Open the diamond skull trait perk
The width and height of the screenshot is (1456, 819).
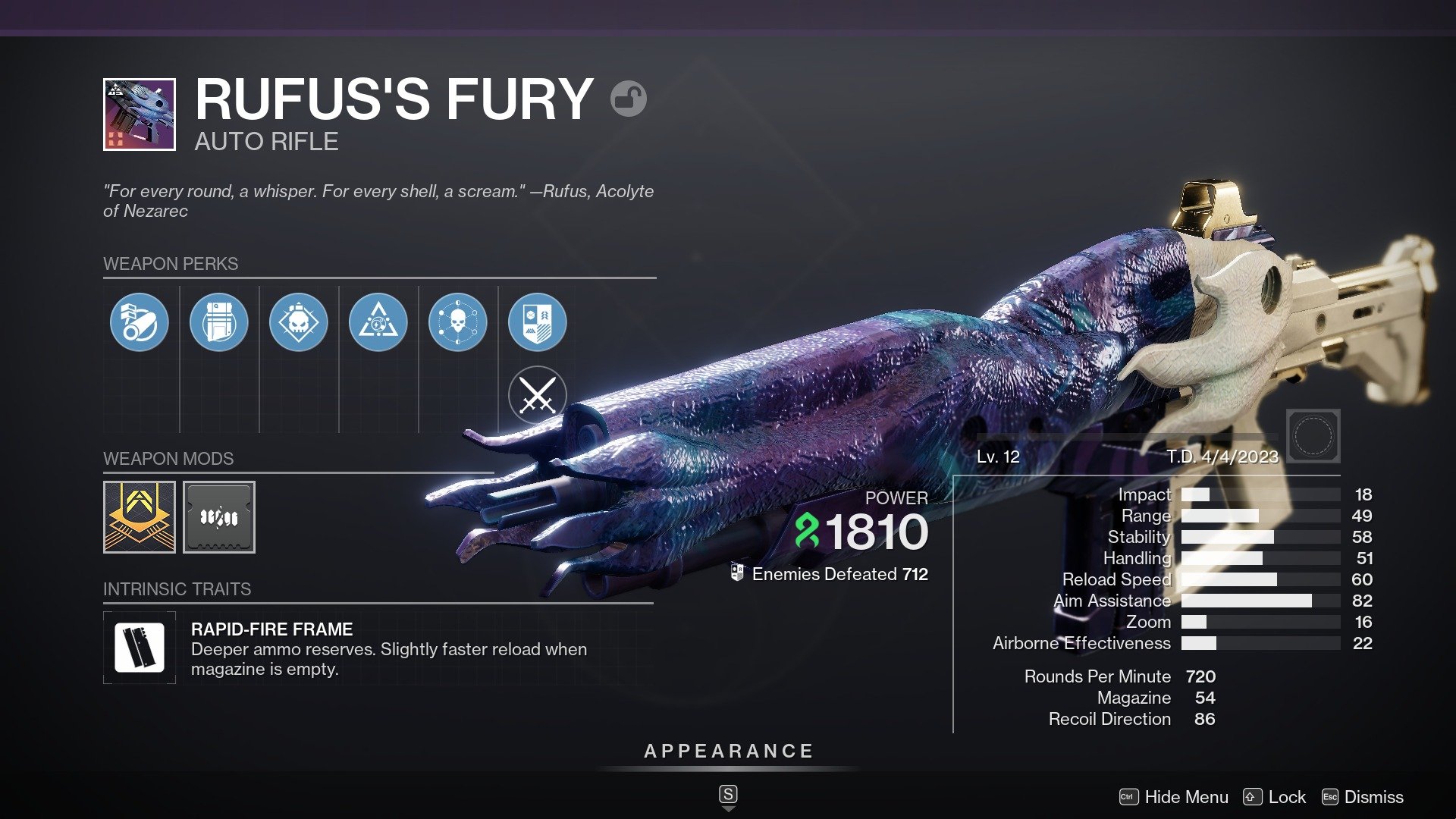click(299, 322)
